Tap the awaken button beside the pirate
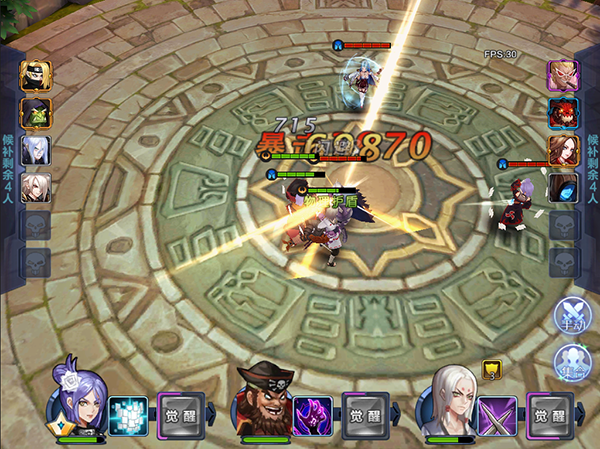This screenshot has width=600, height=449. pyautogui.click(x=365, y=415)
